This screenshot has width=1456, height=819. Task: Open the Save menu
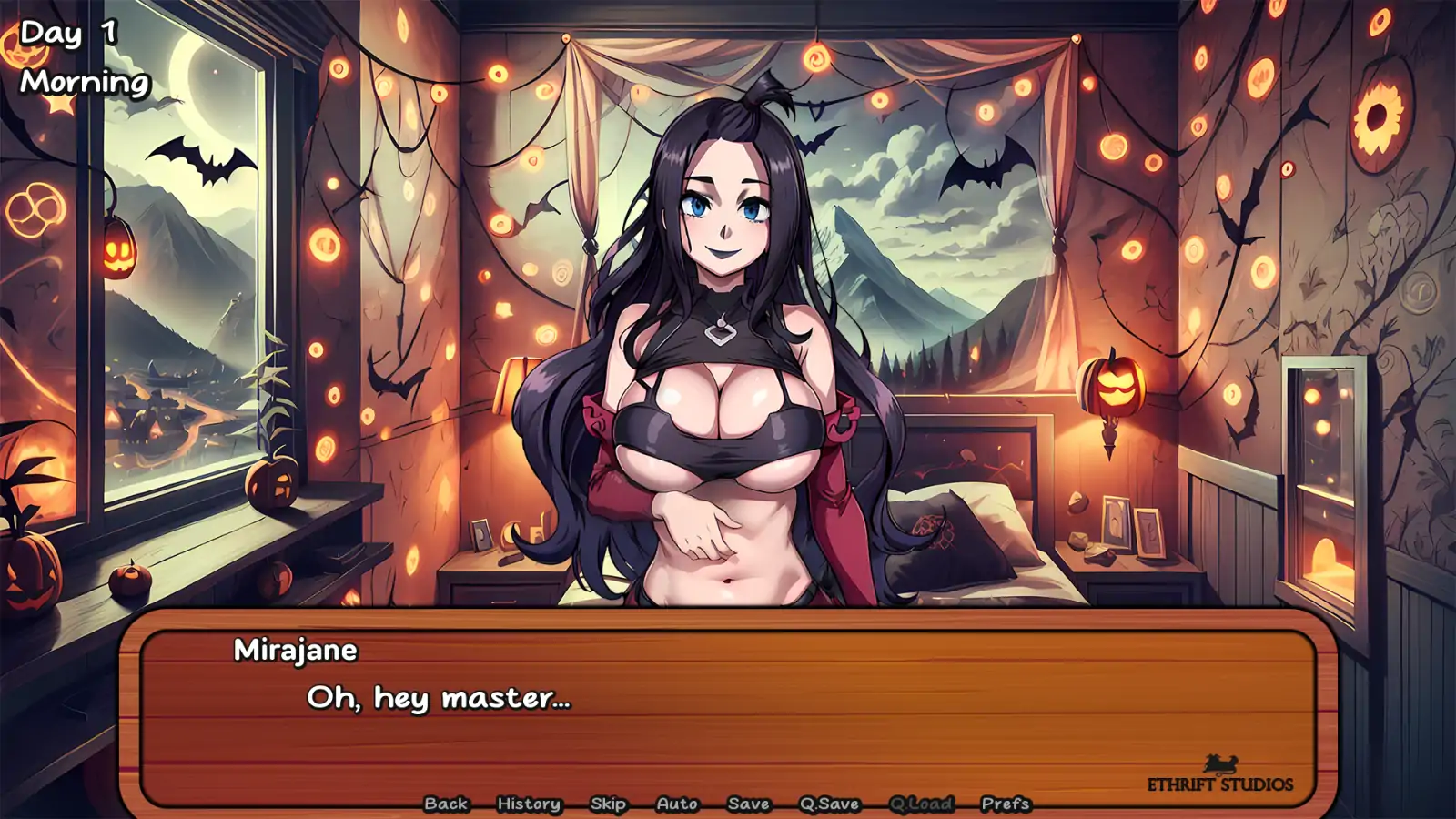click(749, 804)
